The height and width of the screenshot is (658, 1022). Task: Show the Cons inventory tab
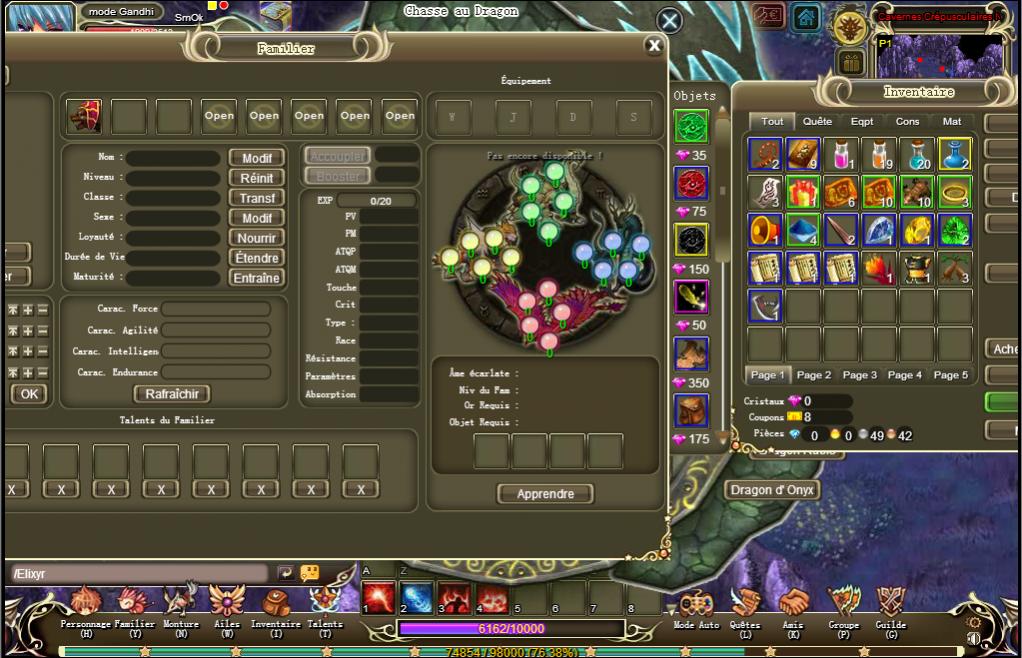[x=907, y=122]
